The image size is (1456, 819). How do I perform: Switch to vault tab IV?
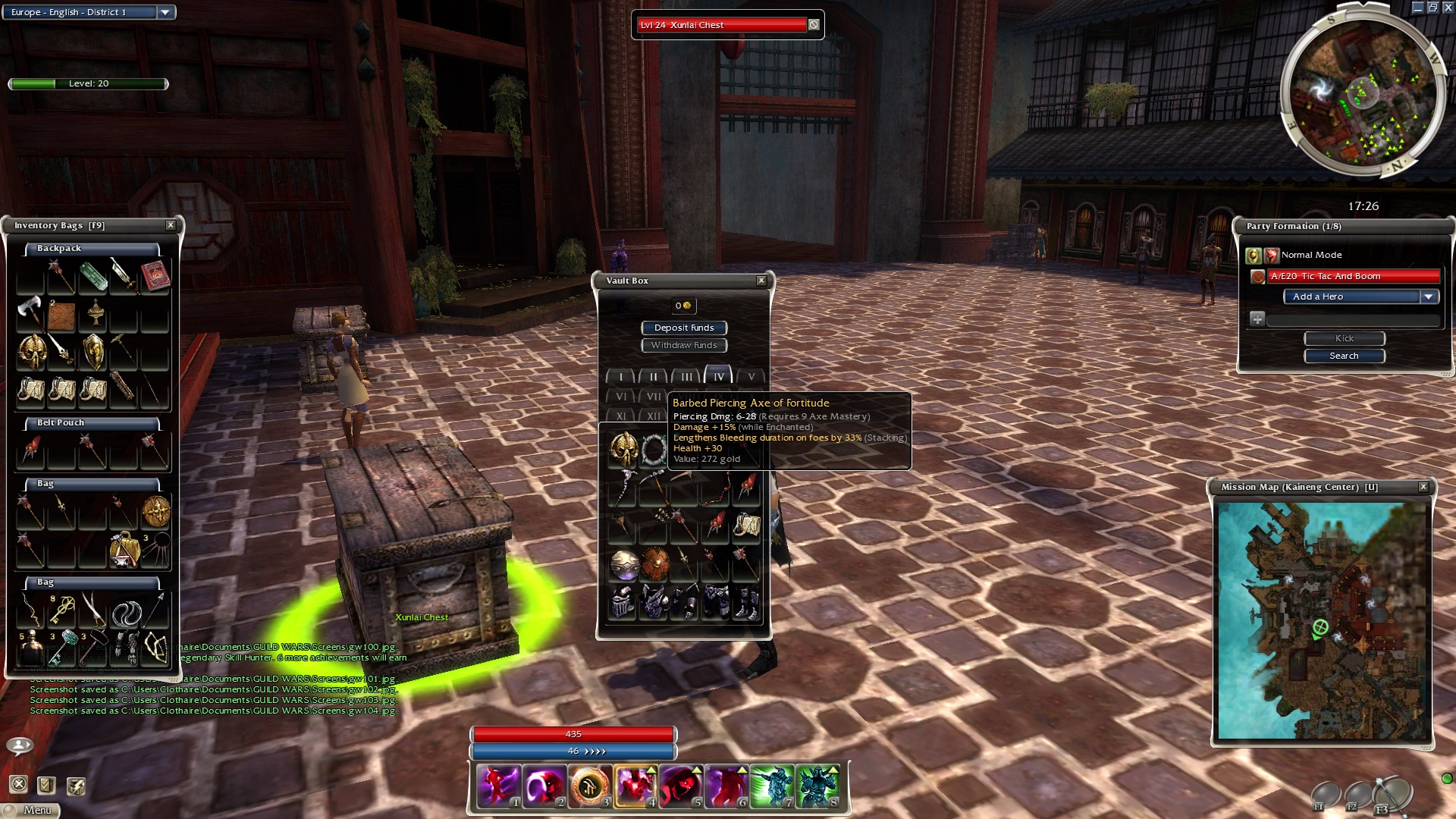click(718, 376)
